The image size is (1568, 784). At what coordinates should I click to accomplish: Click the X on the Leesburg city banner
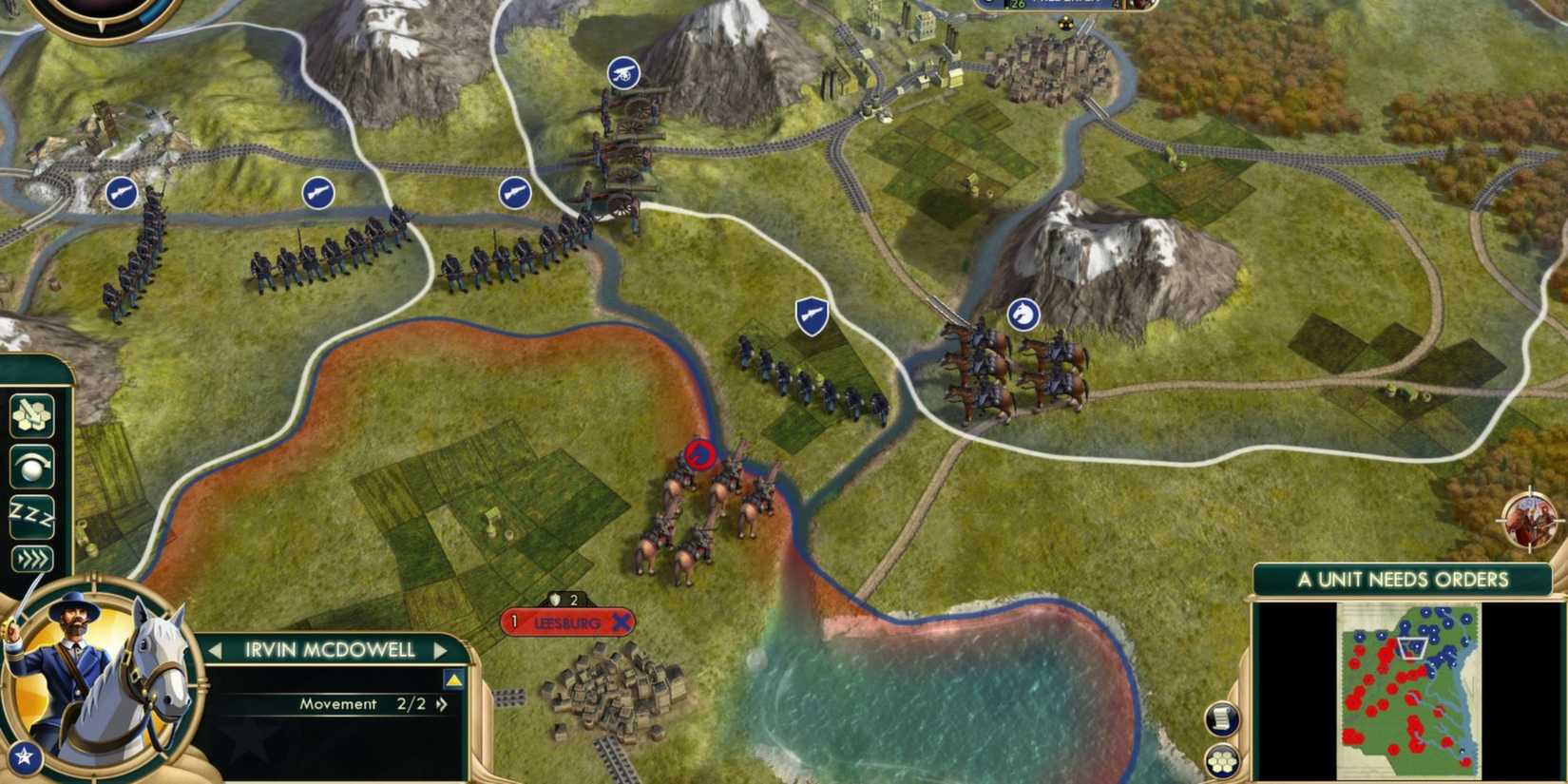click(622, 624)
